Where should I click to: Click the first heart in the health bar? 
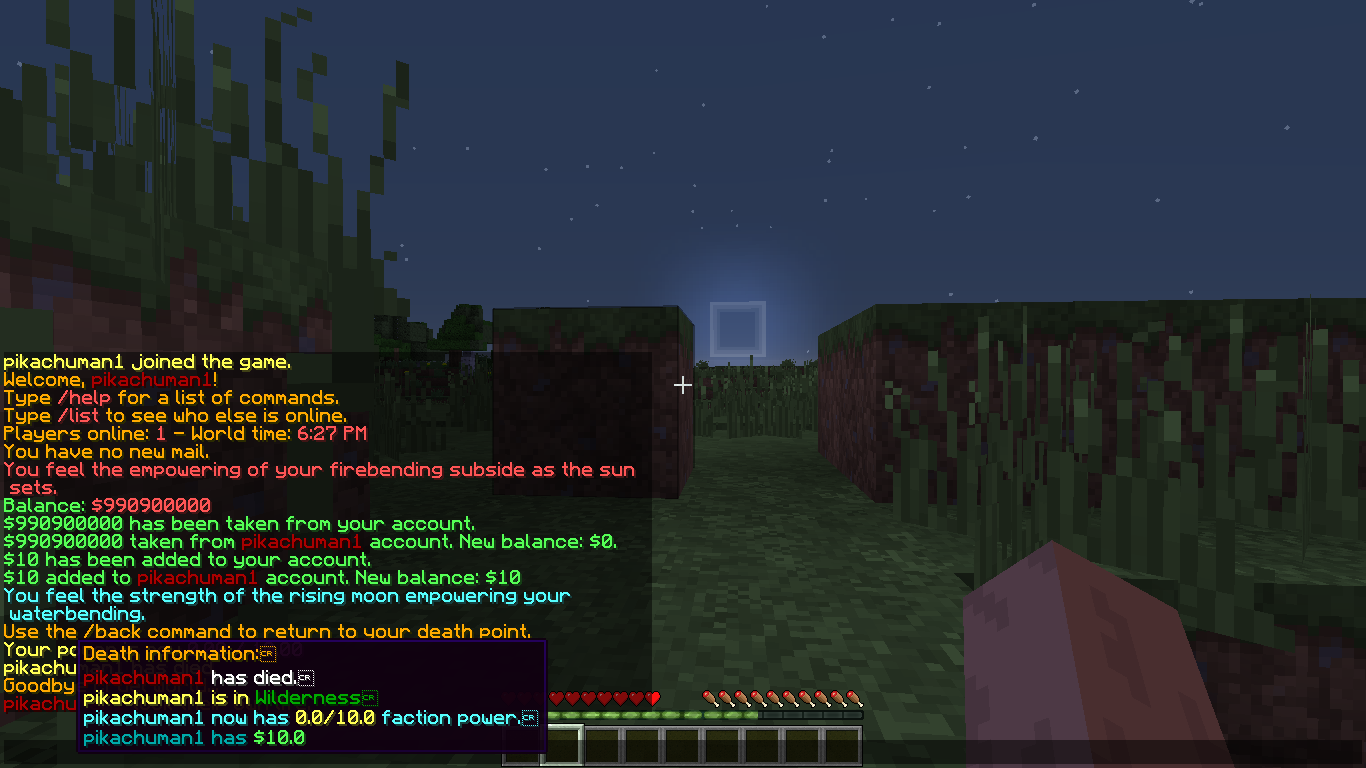pyautogui.click(x=556, y=697)
